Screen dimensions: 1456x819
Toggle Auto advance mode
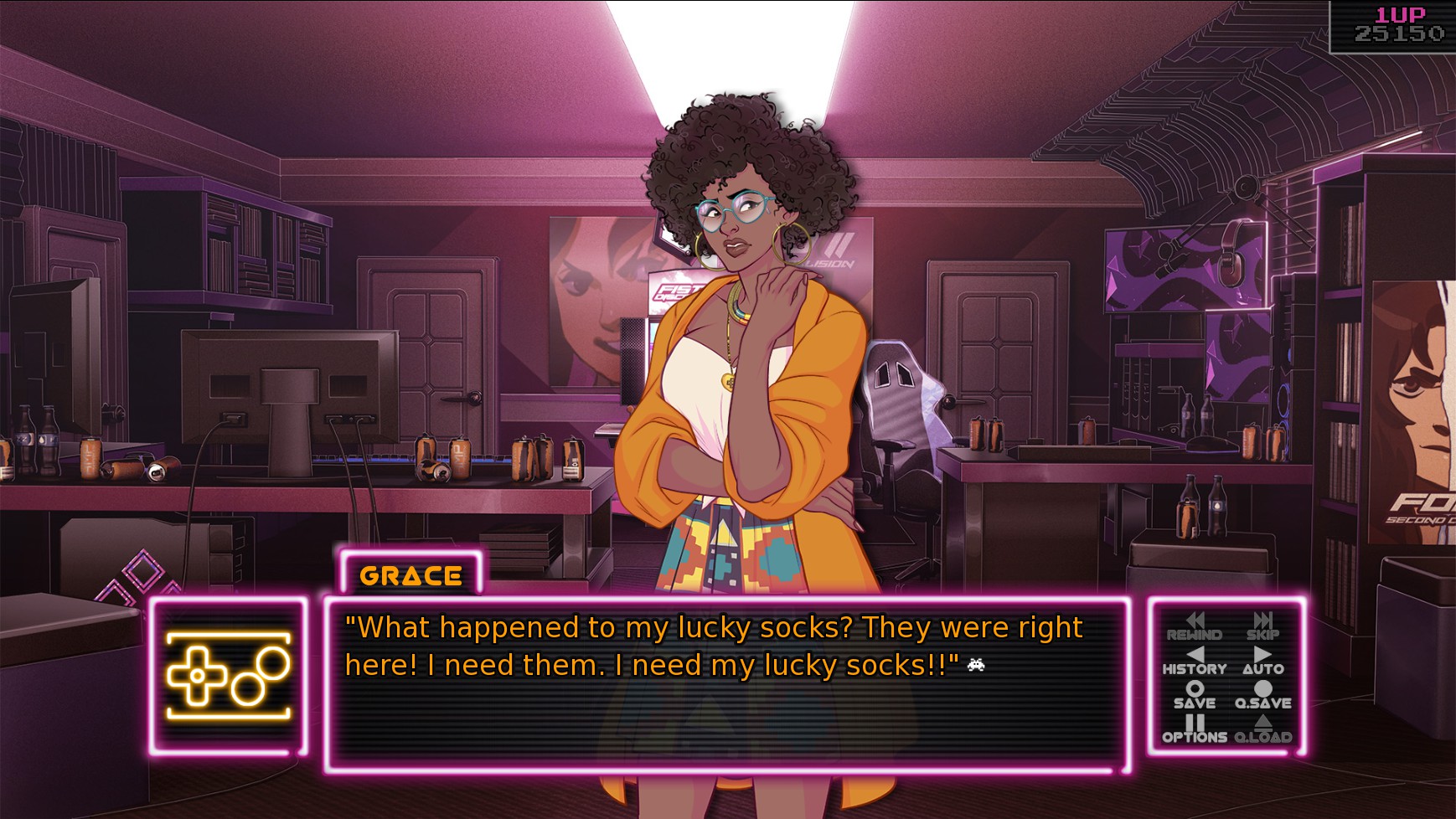[x=1262, y=661]
